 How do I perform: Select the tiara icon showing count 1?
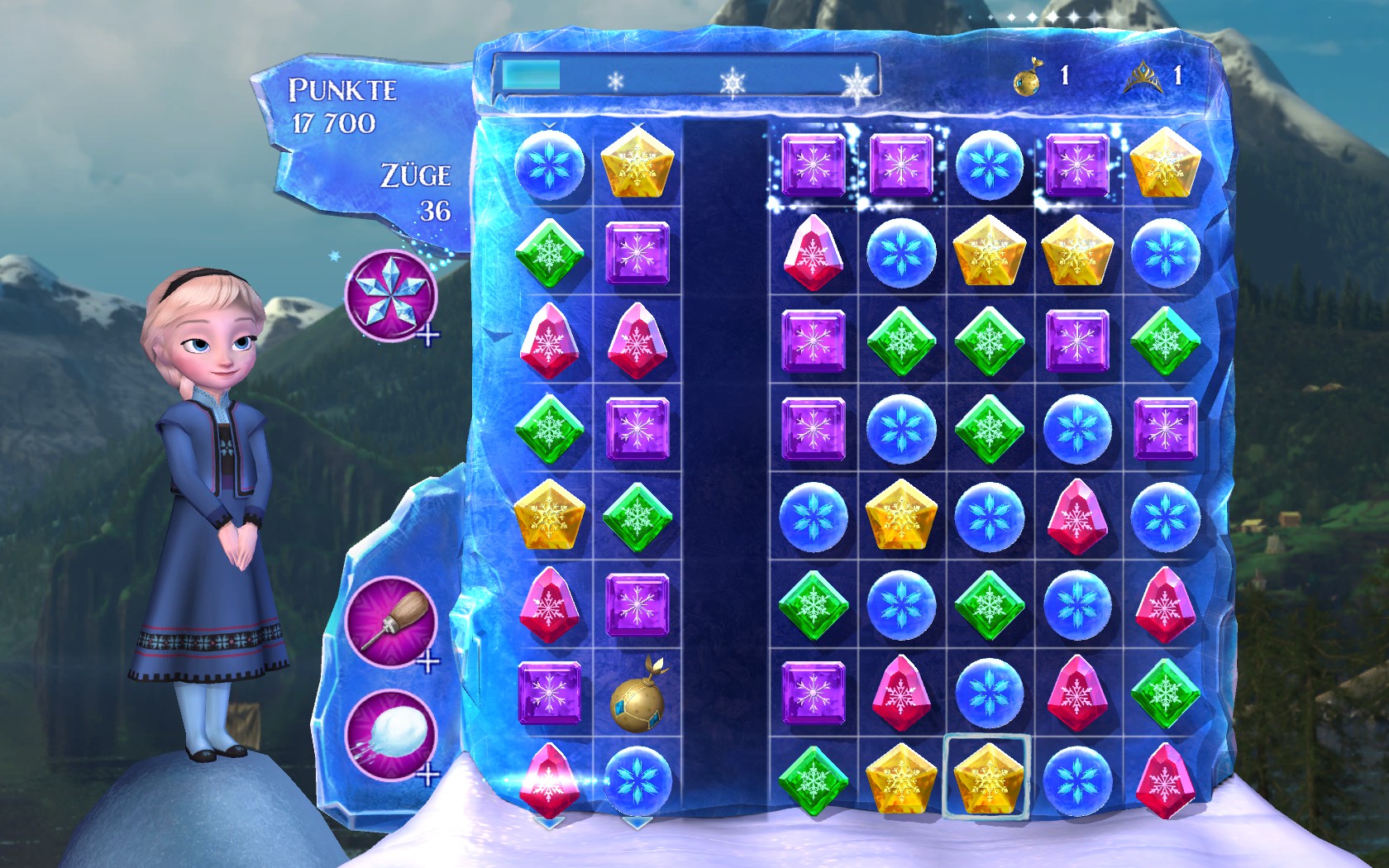[1145, 79]
